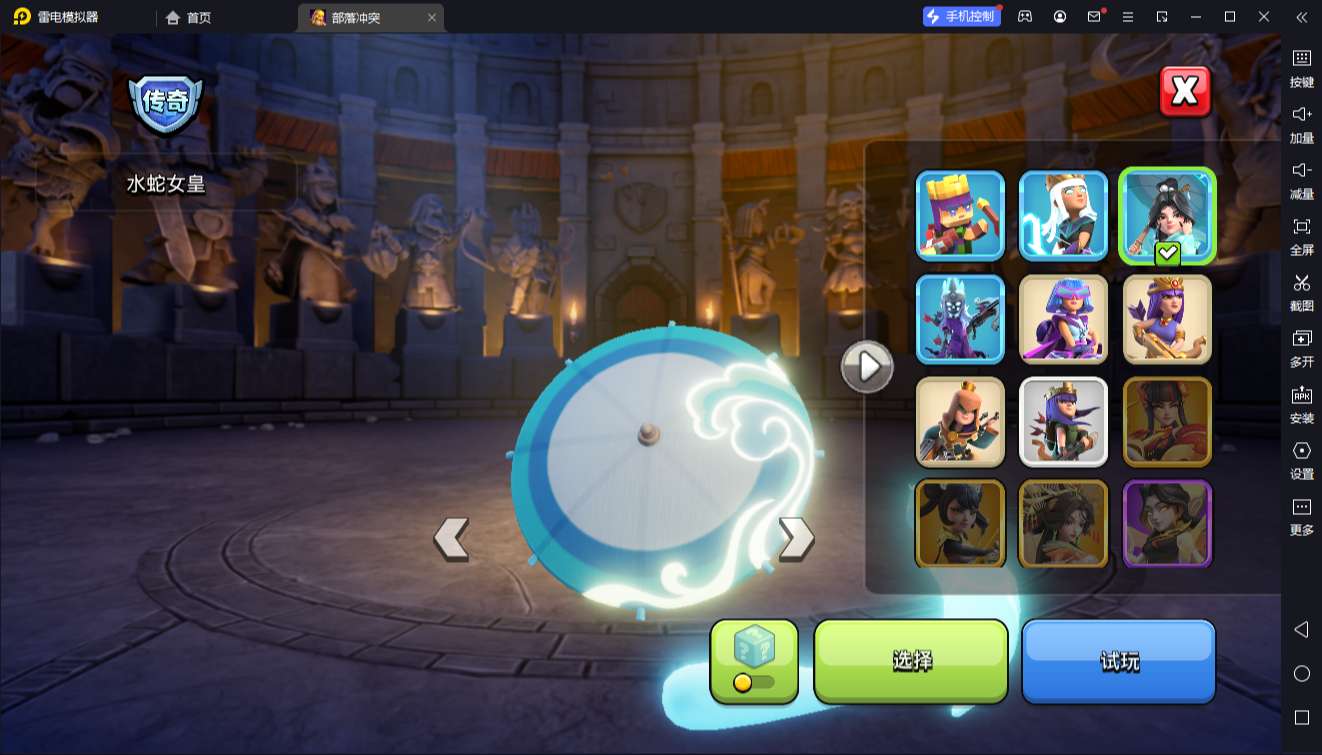Show the previous item with the left arrow
Image resolution: width=1322 pixels, height=755 pixels.
(x=451, y=538)
